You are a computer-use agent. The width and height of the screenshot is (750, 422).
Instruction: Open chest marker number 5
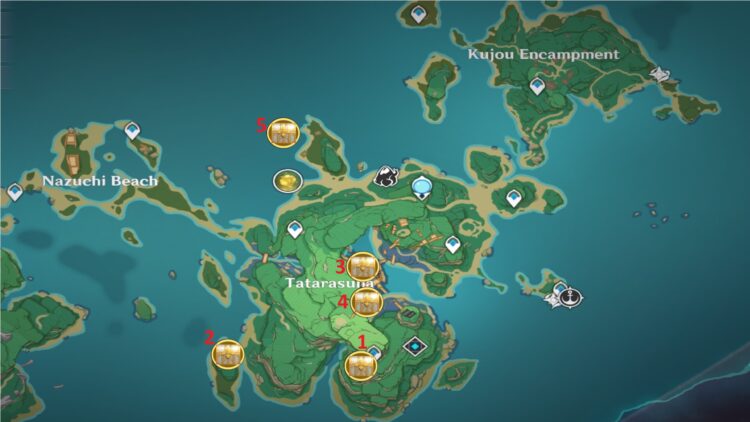click(284, 131)
